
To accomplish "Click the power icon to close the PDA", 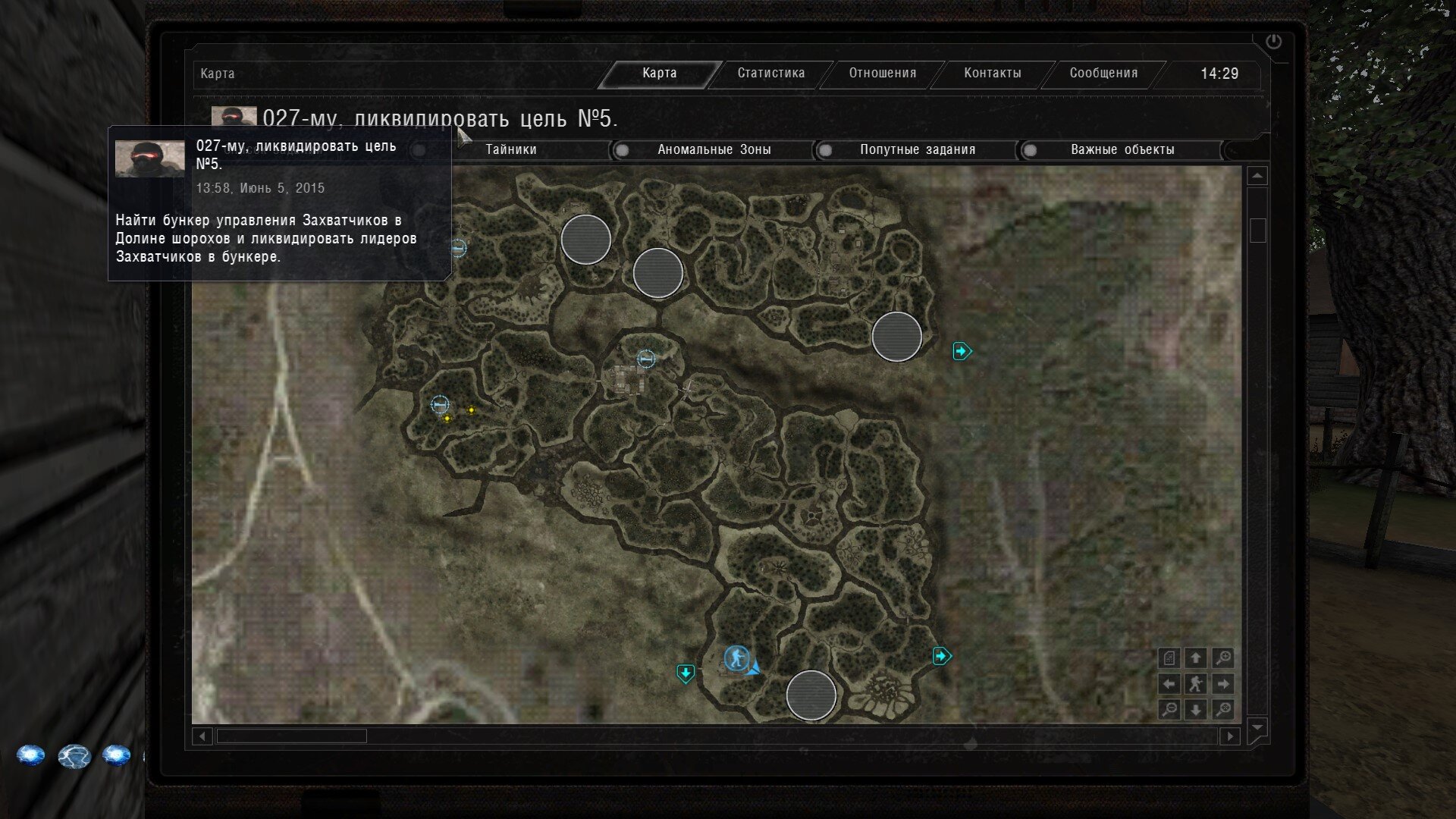I will pyautogui.click(x=1273, y=42).
